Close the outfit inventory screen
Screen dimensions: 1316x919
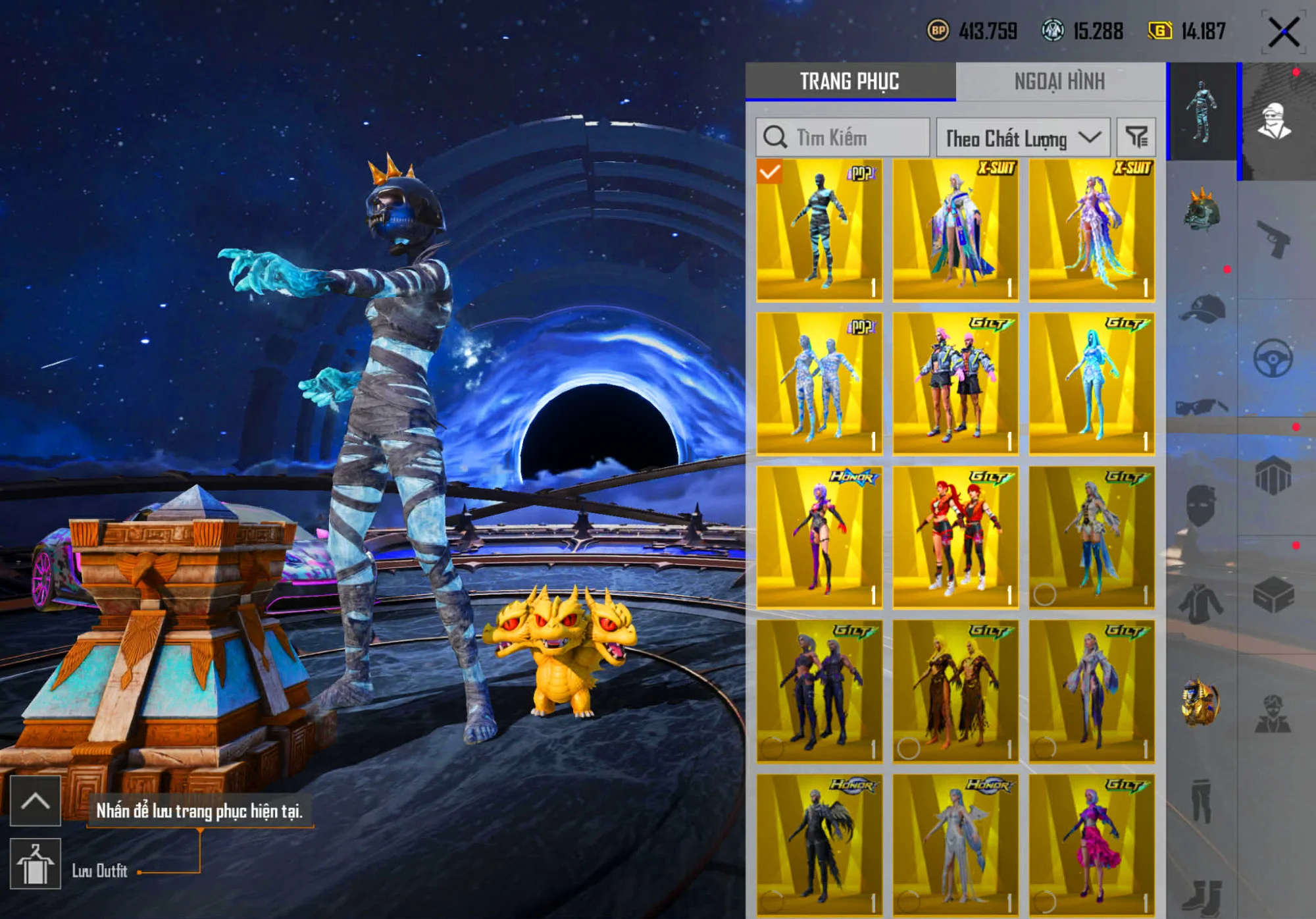1283,32
